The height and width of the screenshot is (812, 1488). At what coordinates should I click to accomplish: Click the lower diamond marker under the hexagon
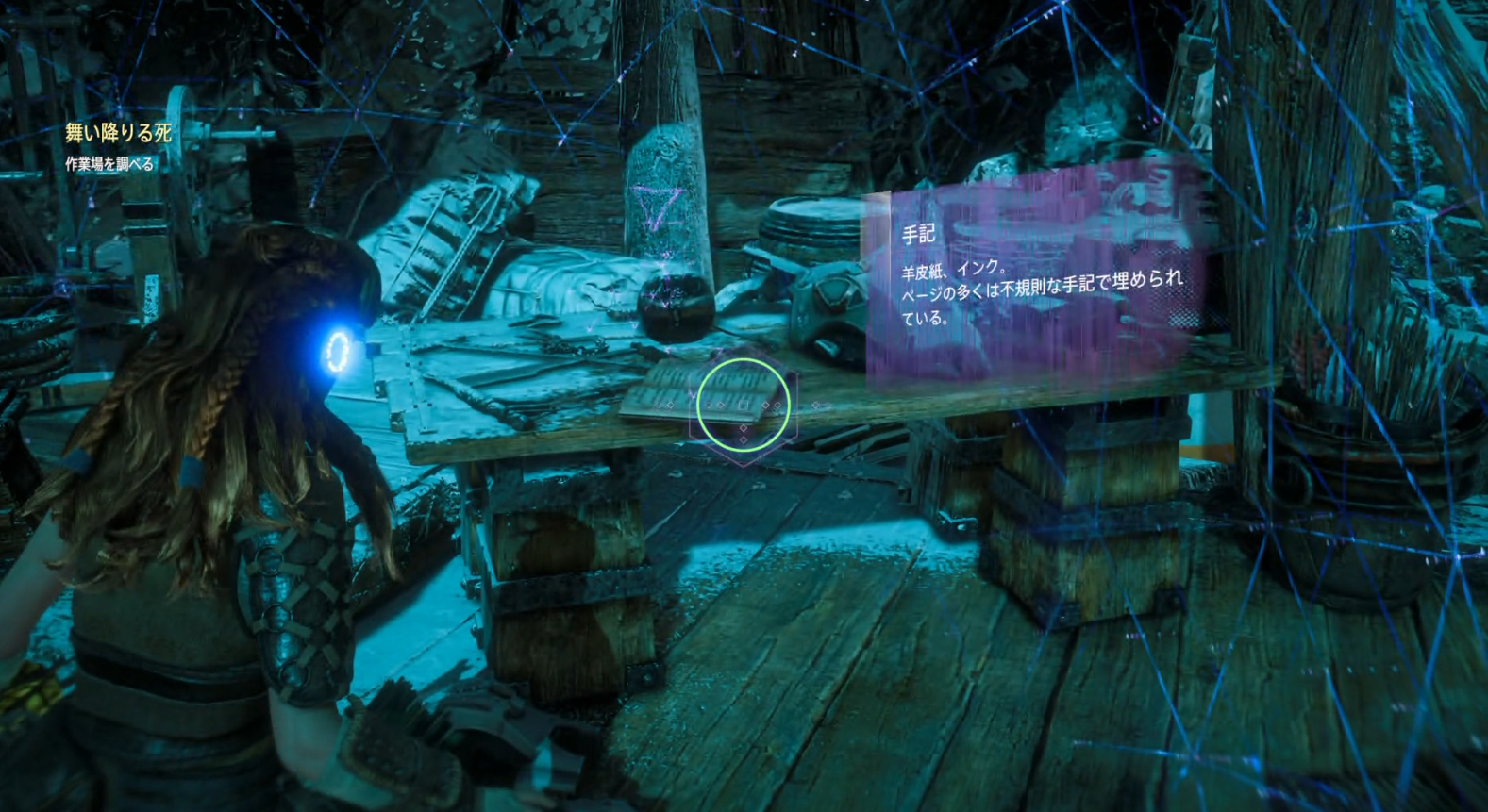click(744, 440)
